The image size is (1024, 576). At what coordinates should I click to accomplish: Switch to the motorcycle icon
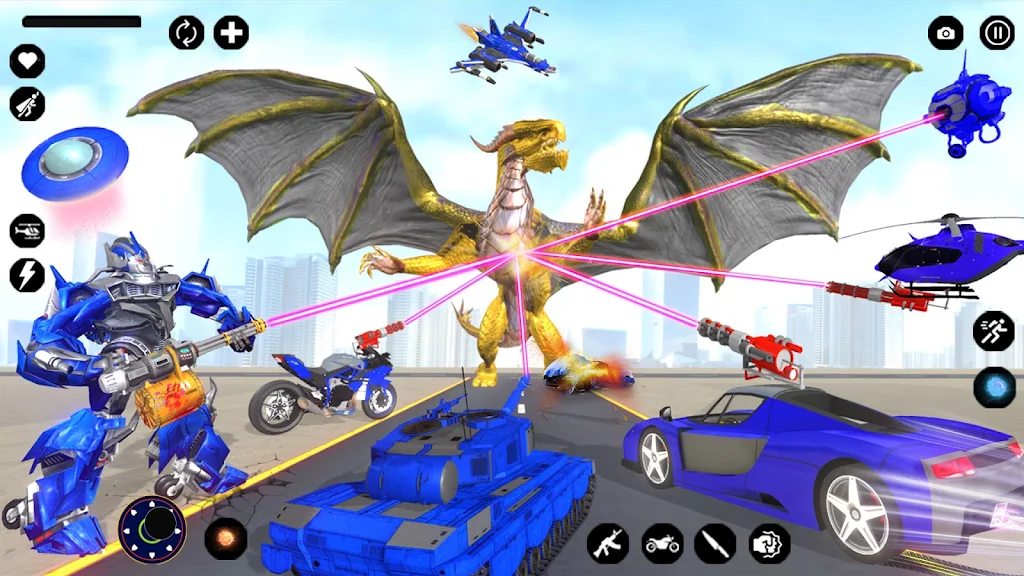click(662, 543)
